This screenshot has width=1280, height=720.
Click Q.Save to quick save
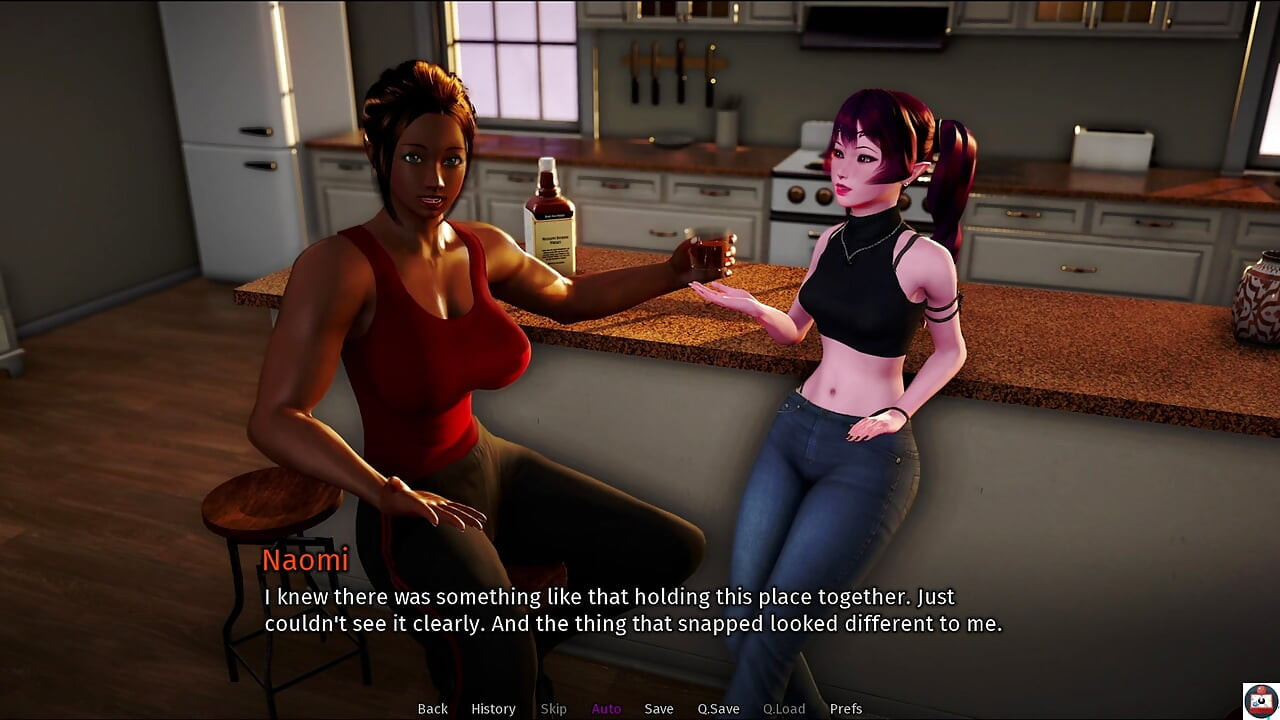[x=718, y=709]
